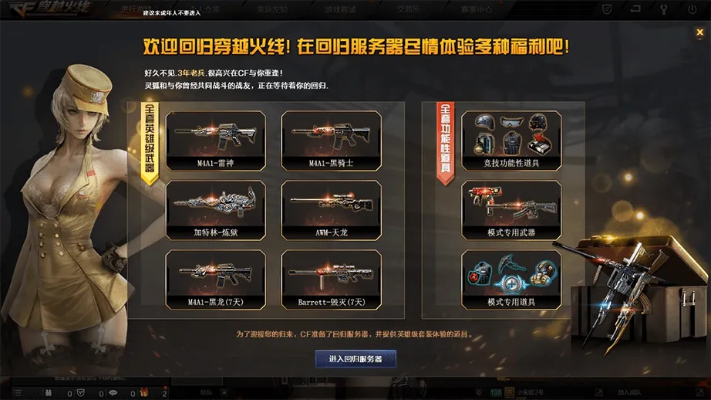Click the 进入回归服务器 button
This screenshot has width=711, height=400.
click(x=355, y=358)
